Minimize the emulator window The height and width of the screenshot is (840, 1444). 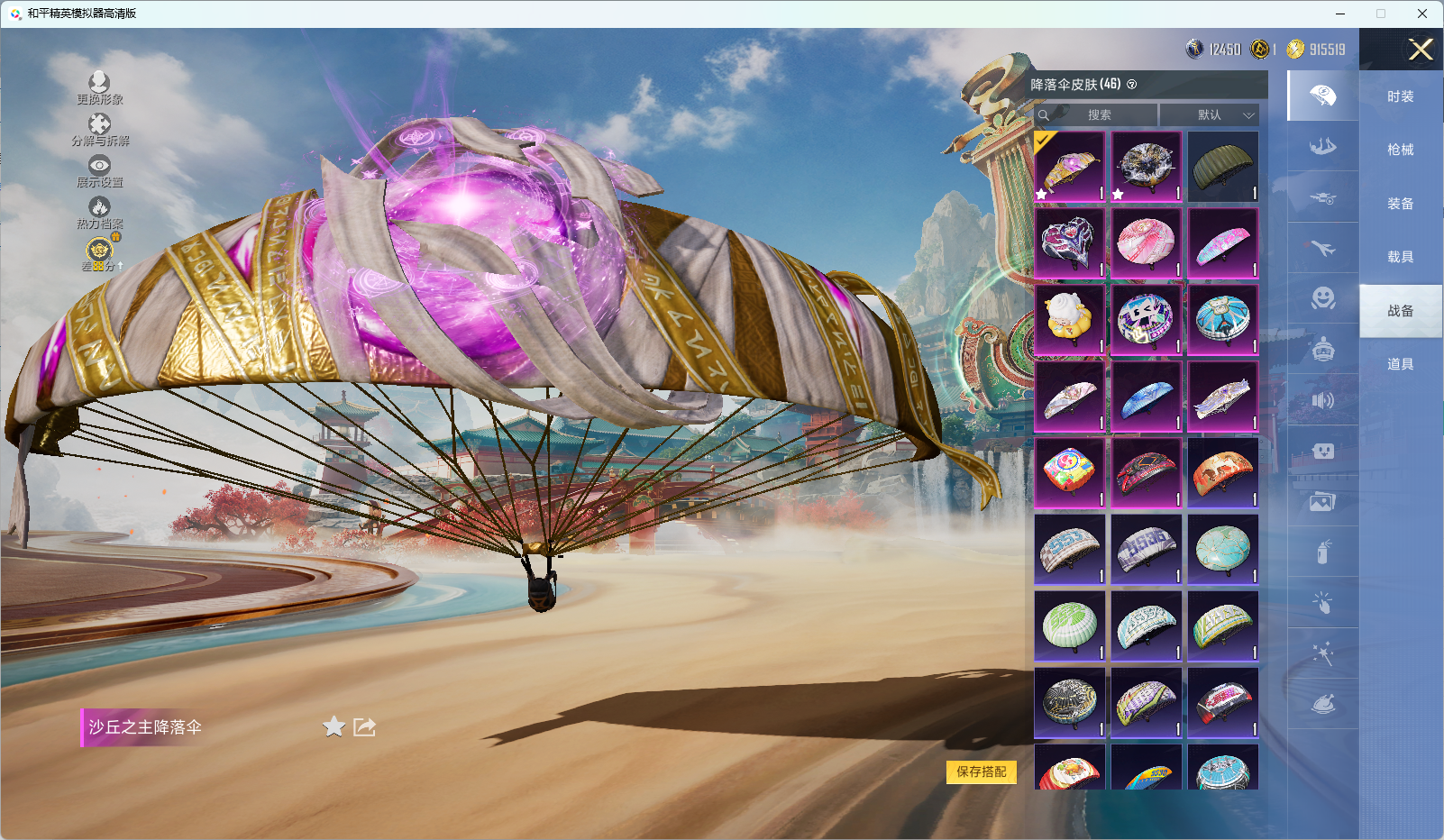point(1340,14)
